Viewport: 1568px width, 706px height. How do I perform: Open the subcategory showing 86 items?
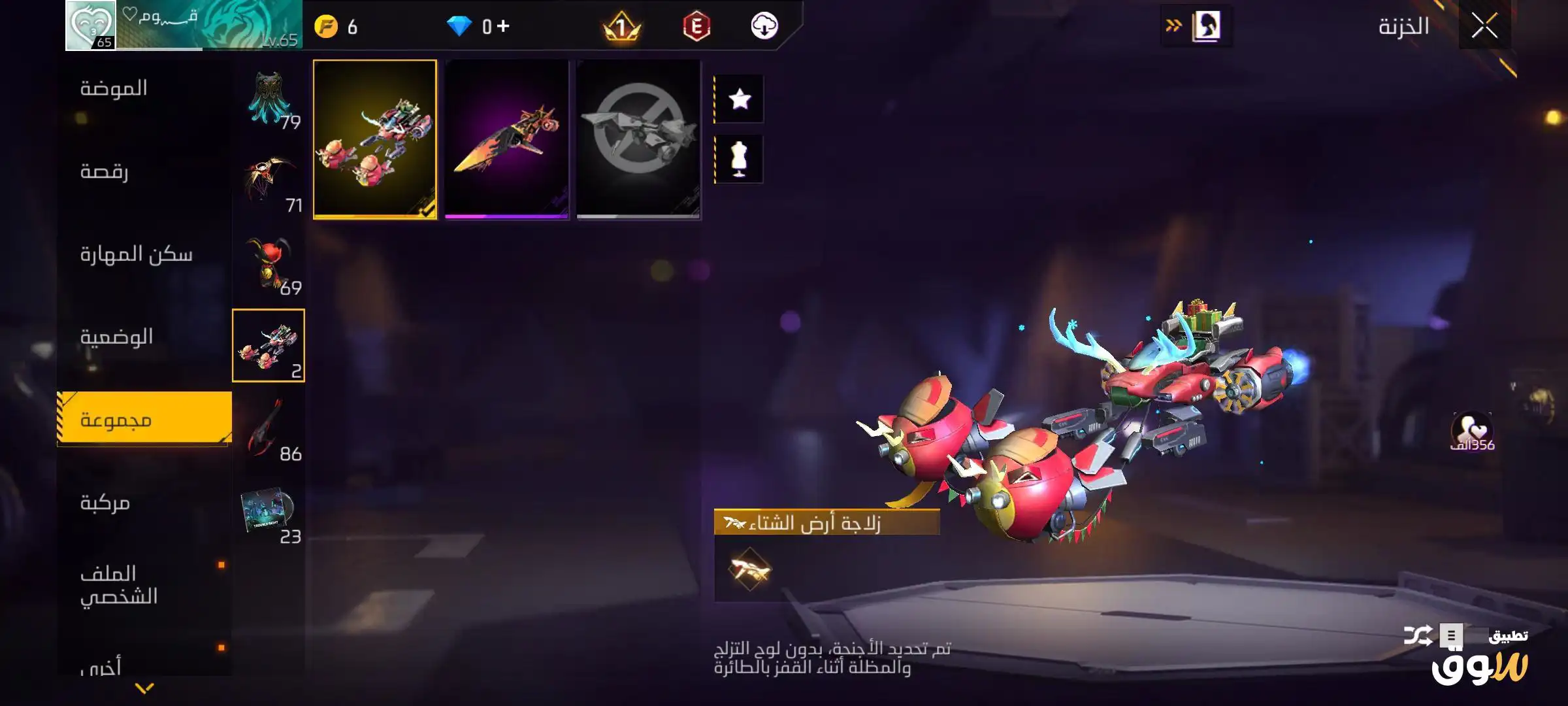pos(269,429)
